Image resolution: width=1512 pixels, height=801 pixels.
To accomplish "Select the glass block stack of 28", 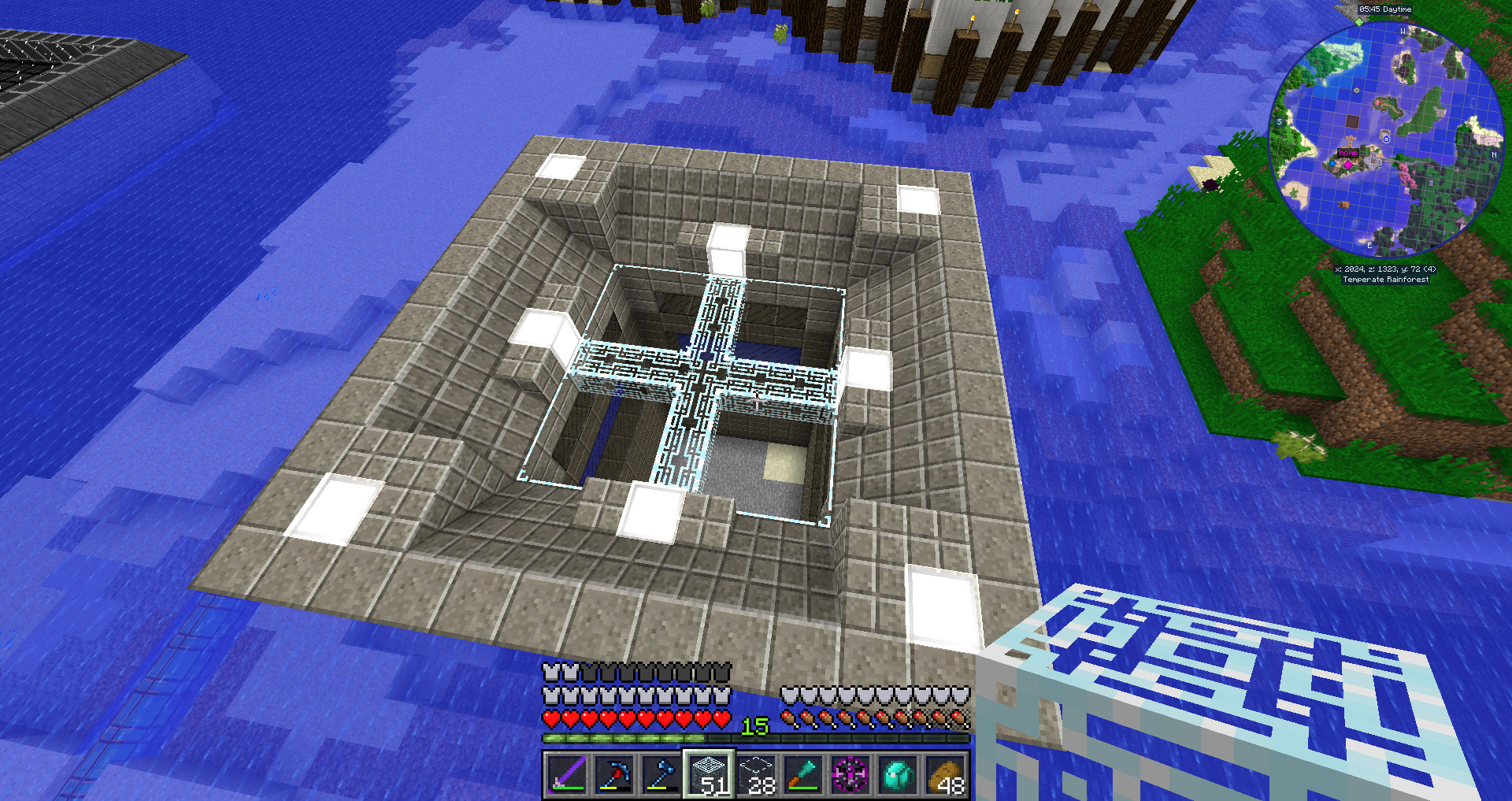I will point(756,774).
